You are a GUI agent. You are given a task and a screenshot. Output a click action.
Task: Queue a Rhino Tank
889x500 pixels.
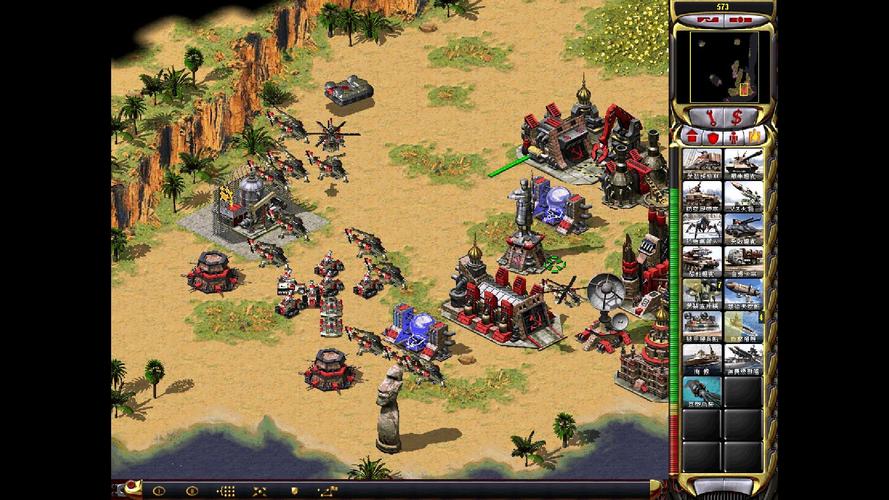click(x=743, y=164)
